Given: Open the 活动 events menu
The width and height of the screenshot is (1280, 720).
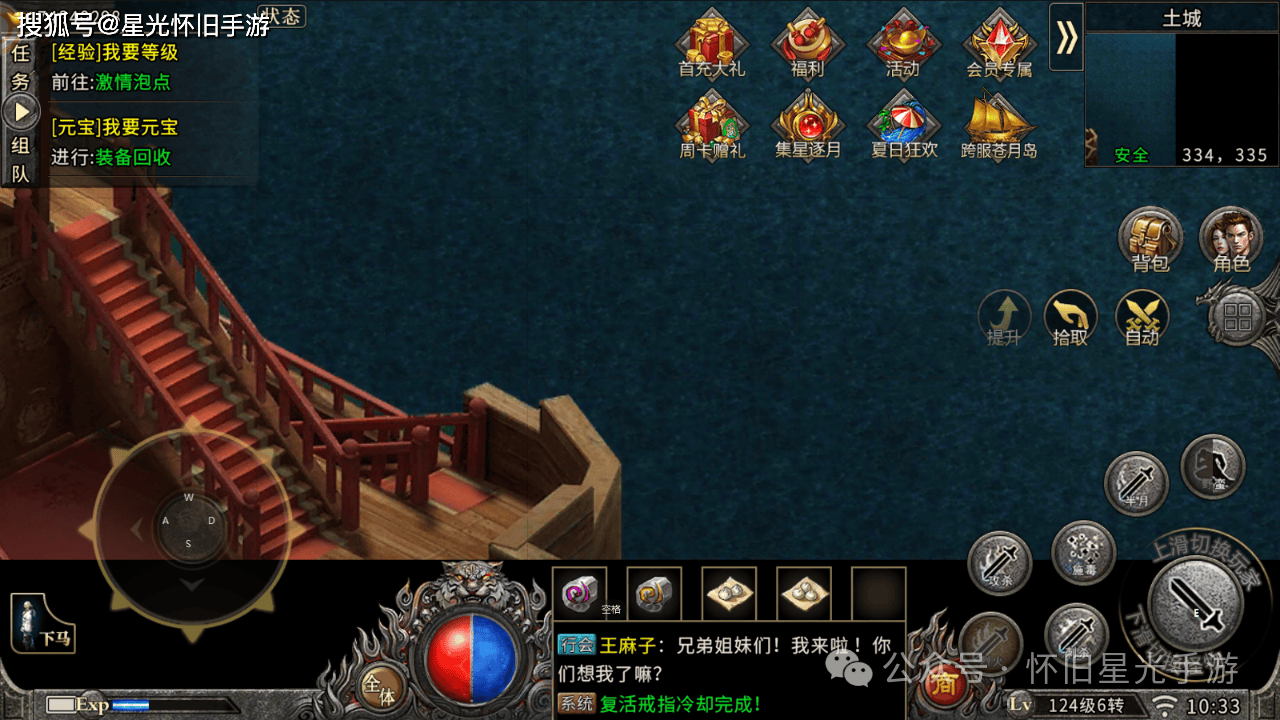Looking at the screenshot, I should 902,44.
